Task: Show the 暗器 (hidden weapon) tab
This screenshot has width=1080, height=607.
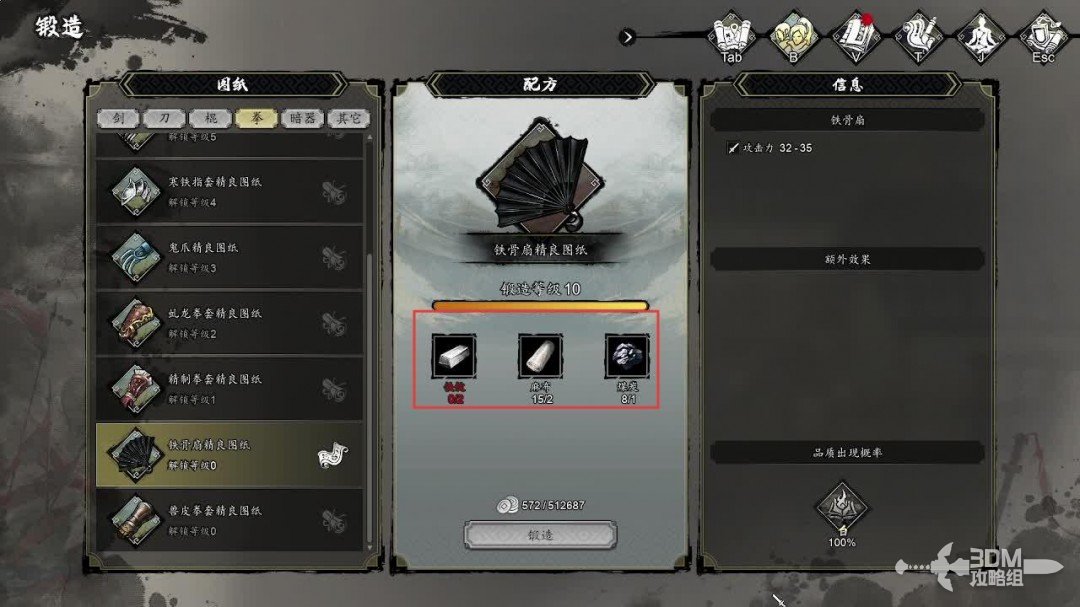Action: (x=302, y=118)
